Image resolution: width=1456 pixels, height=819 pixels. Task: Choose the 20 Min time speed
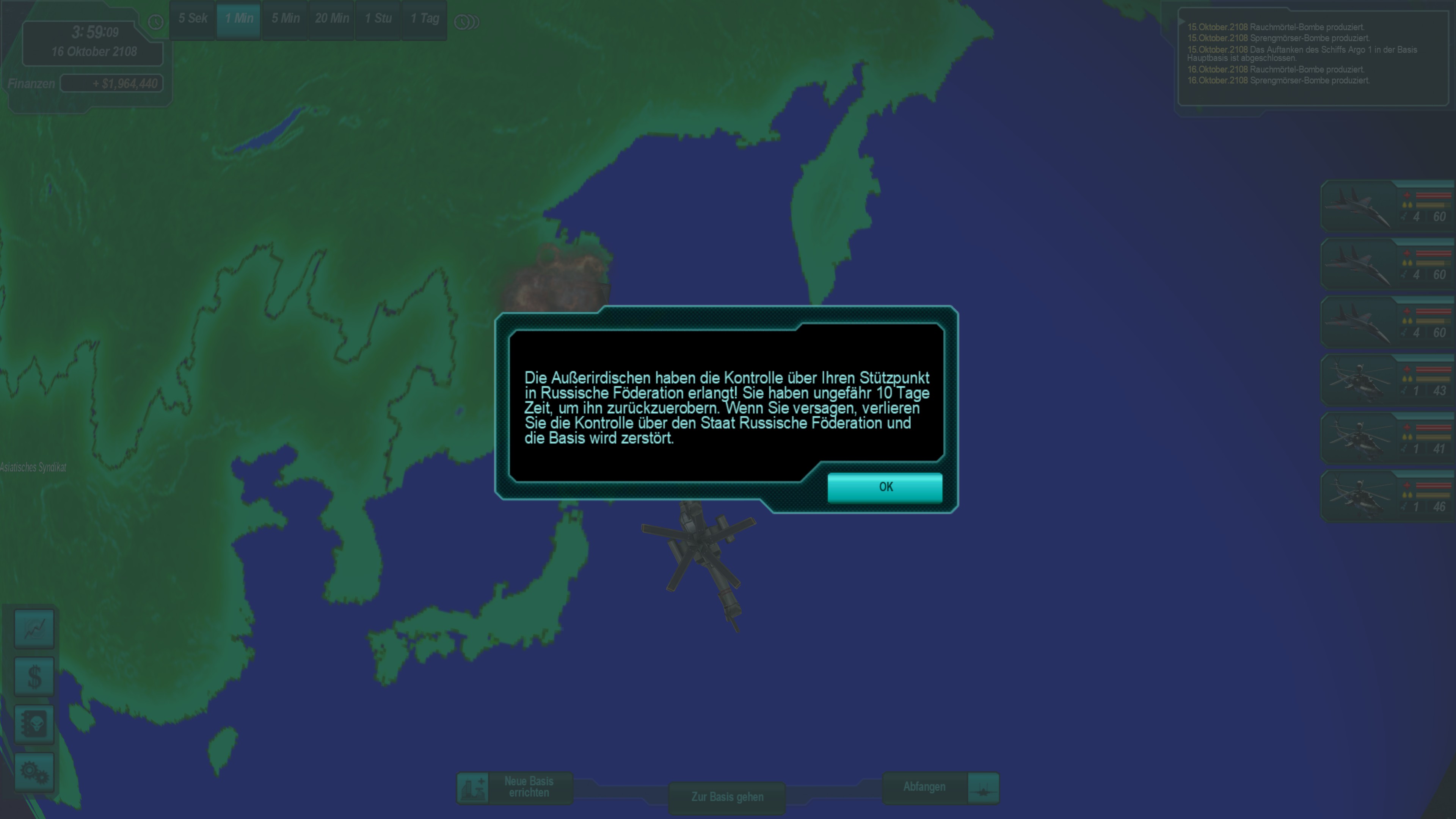click(x=332, y=19)
